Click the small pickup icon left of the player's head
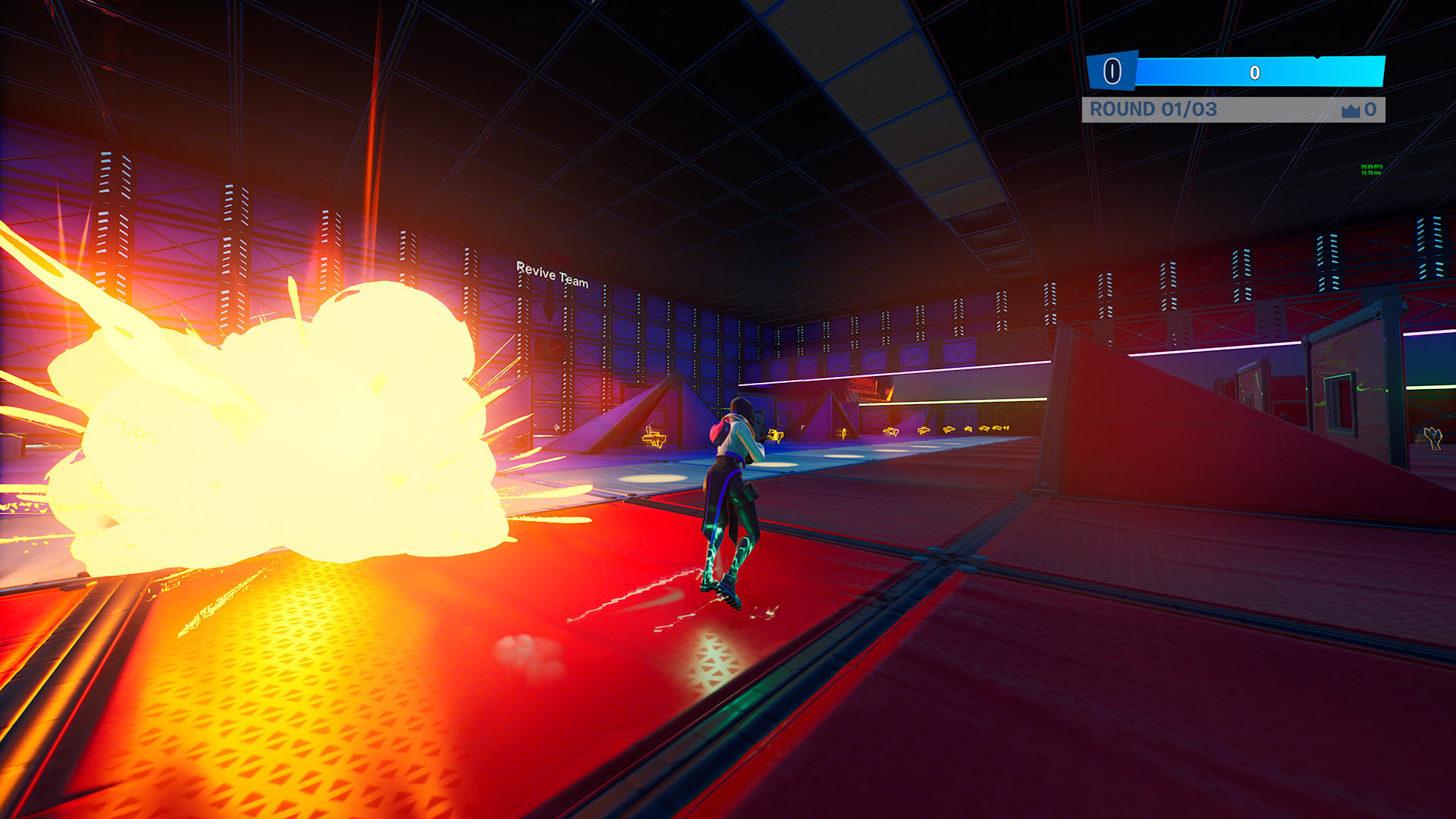This screenshot has height=819, width=1456. point(648,428)
